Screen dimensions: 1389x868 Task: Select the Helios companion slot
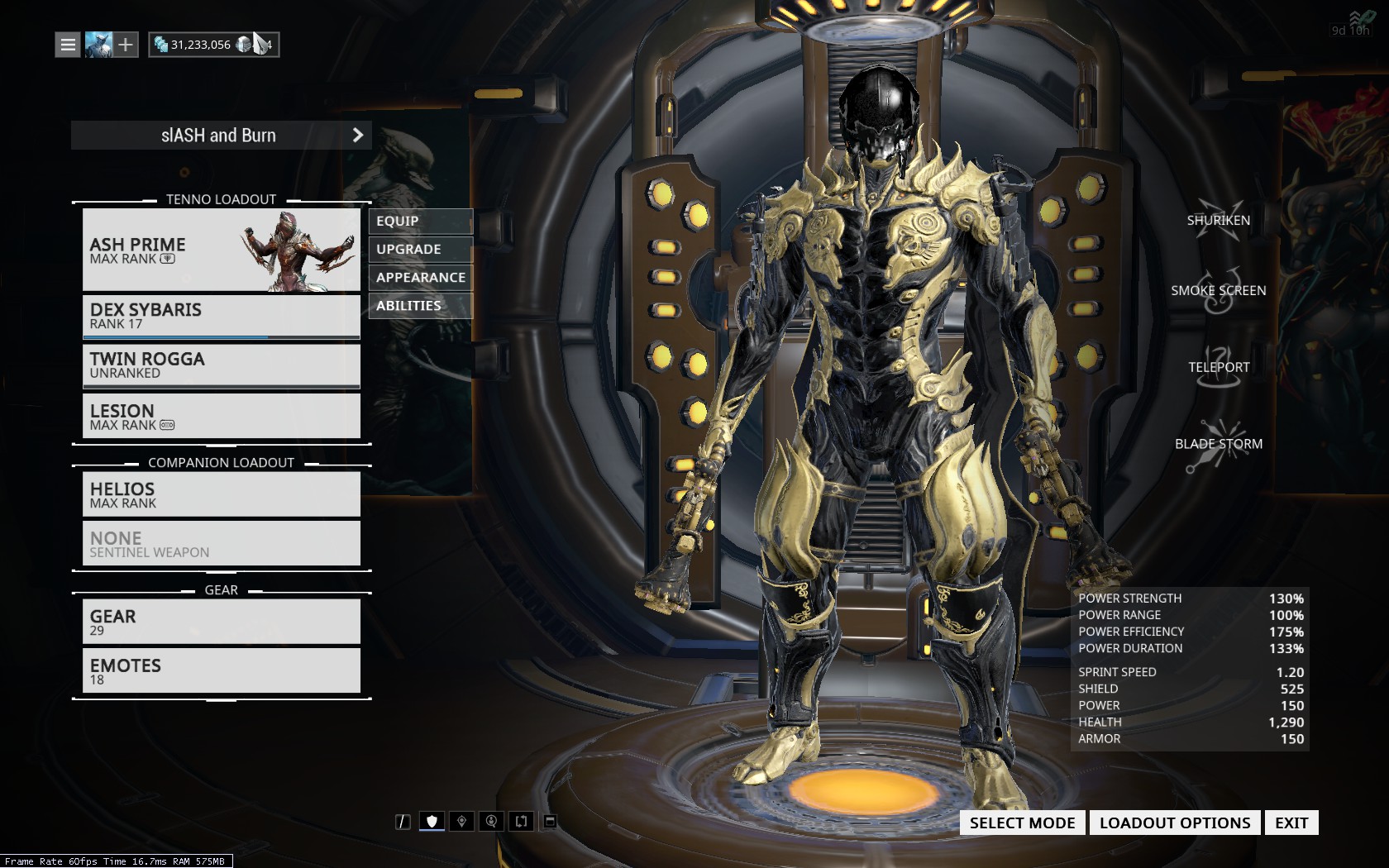(x=221, y=494)
